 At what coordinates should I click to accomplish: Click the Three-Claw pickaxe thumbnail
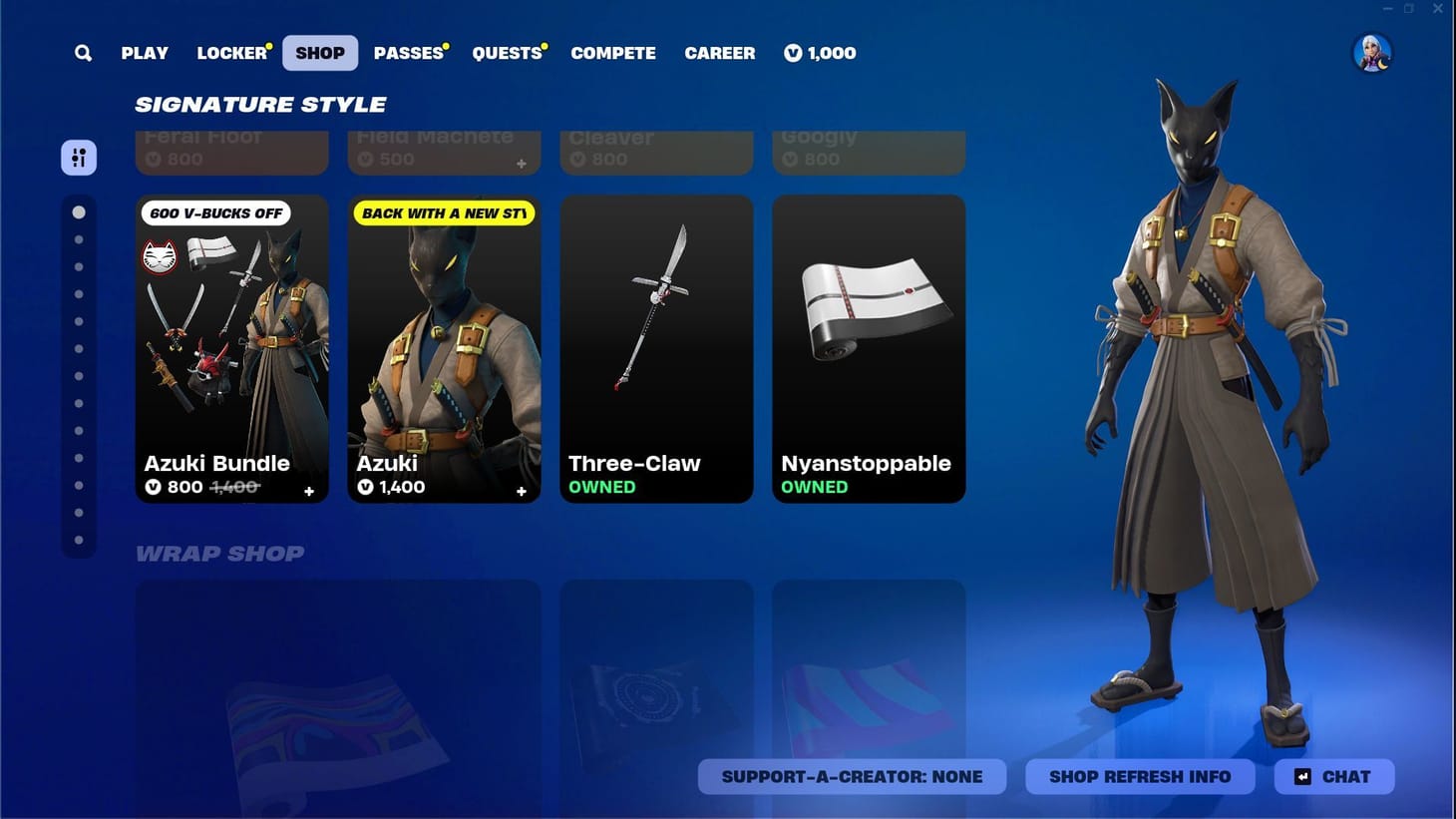pos(656,329)
